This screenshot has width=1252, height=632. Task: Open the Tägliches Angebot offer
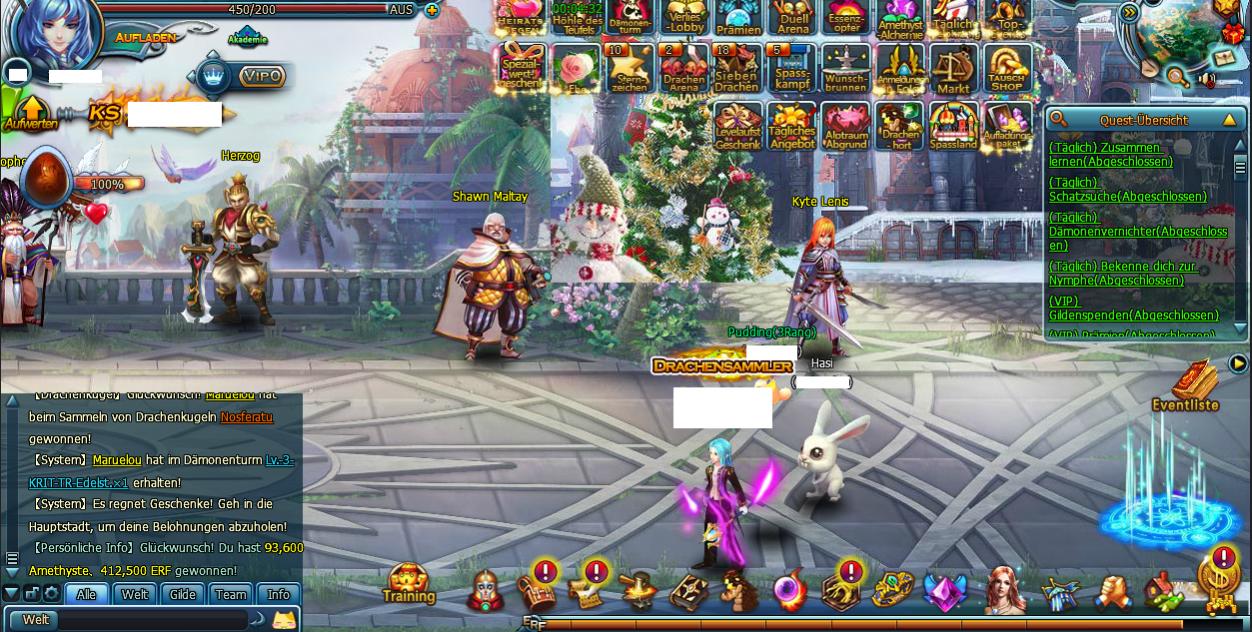point(792,126)
